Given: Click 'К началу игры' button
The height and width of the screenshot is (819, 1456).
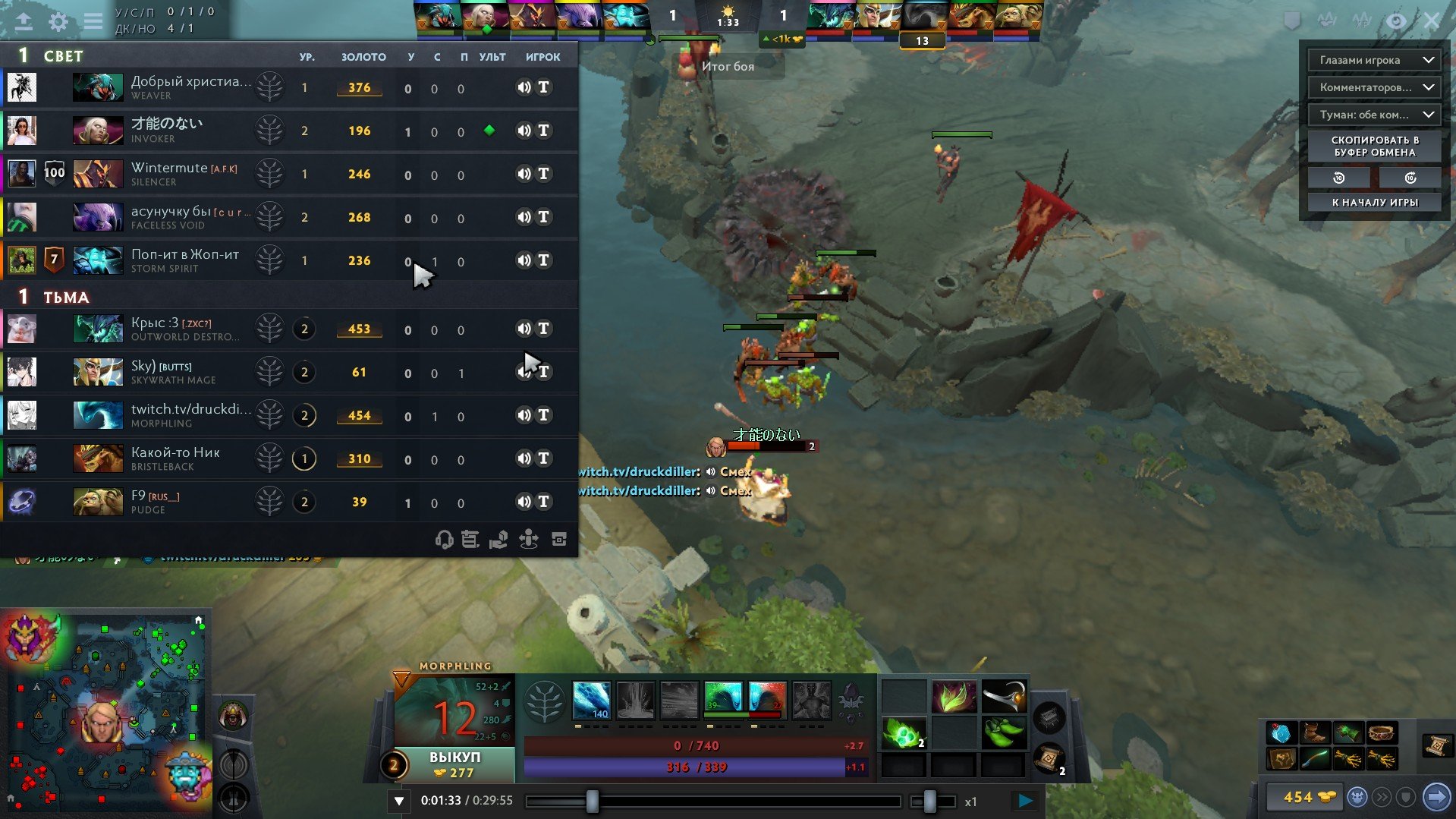Looking at the screenshot, I should click(1374, 202).
